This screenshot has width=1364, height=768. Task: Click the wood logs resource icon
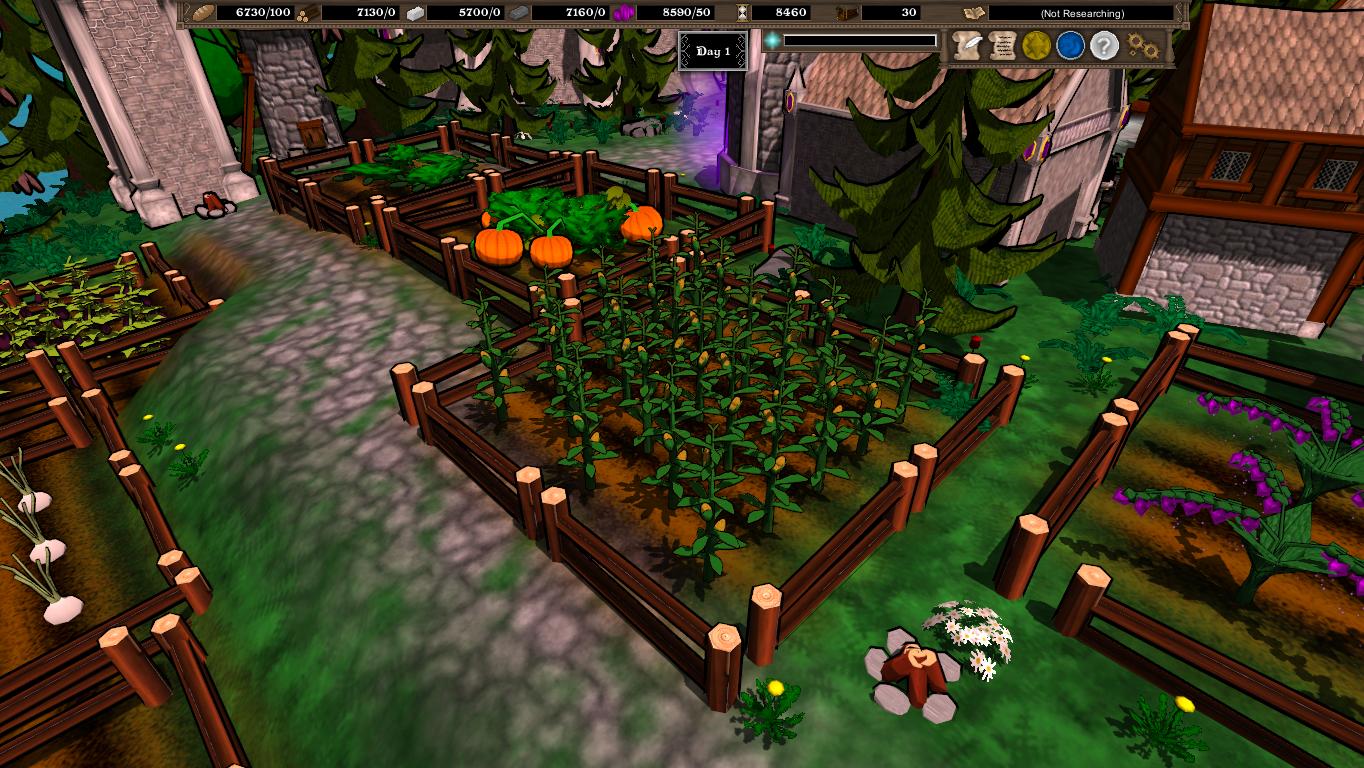(x=305, y=13)
